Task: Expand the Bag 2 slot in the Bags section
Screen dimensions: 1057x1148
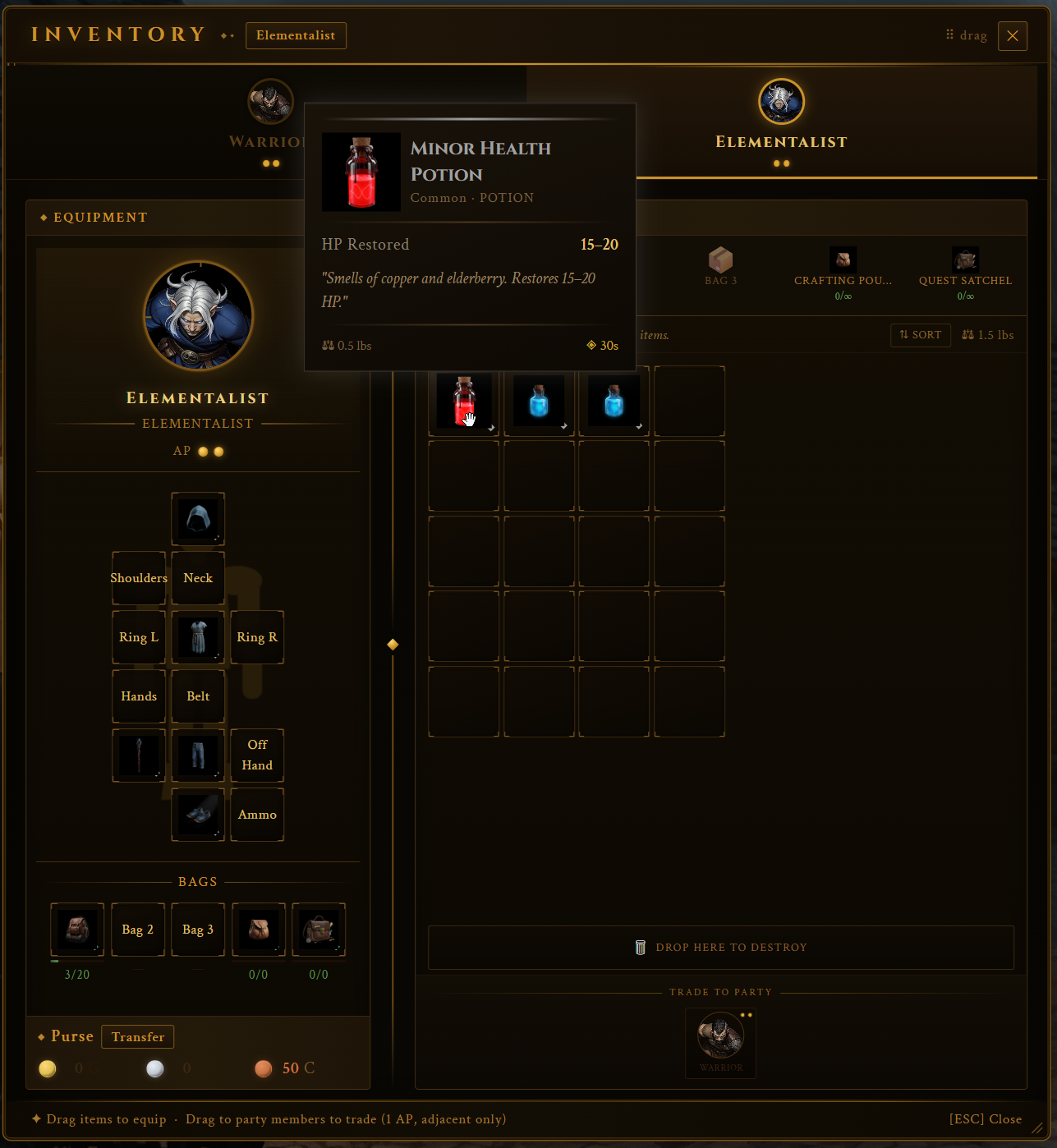Action: coord(137,930)
